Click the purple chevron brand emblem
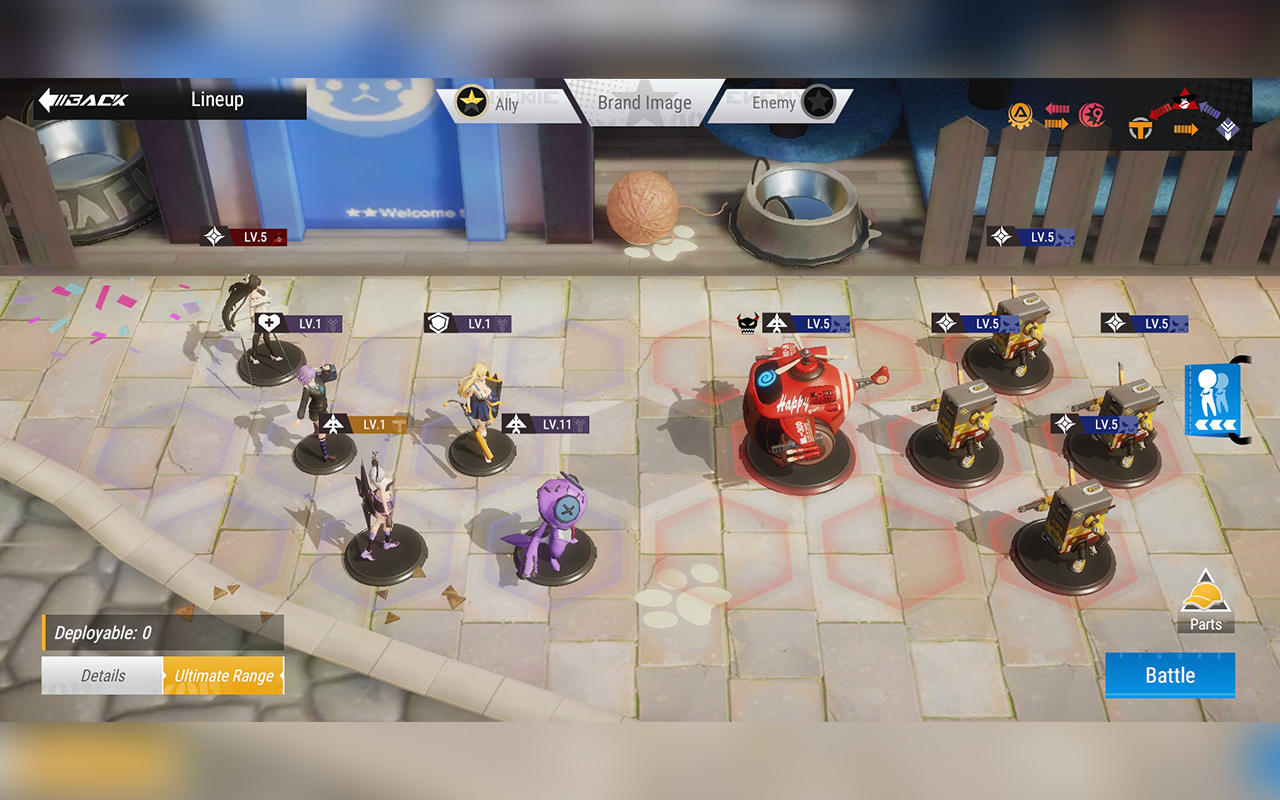Image resolution: width=1280 pixels, height=800 pixels. [x=1227, y=128]
